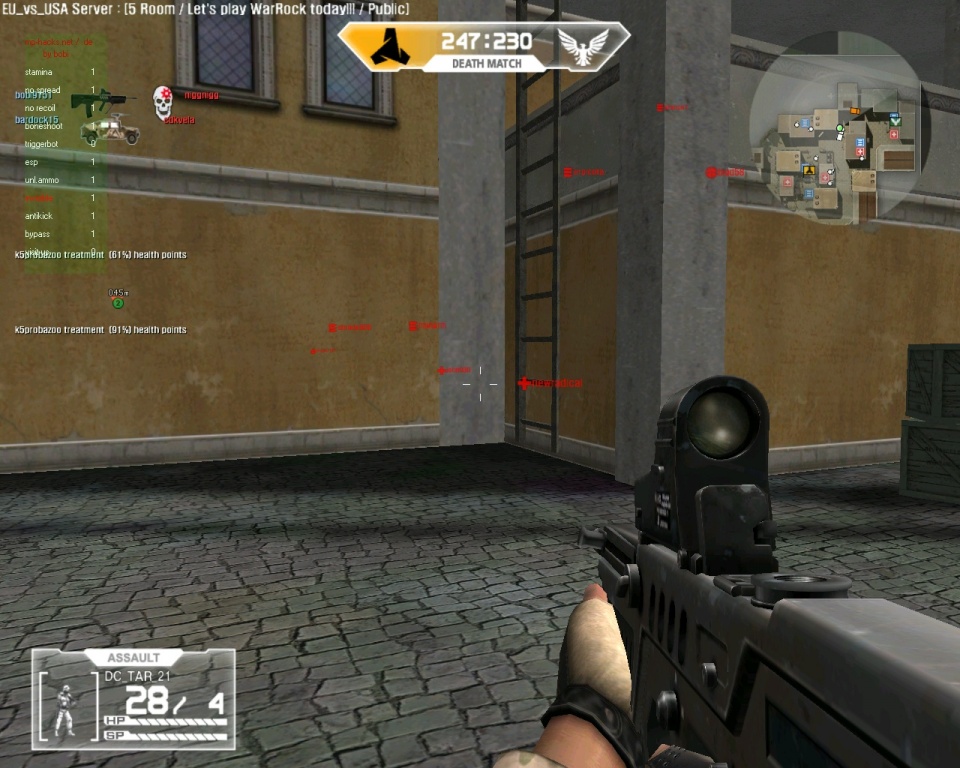Viewport: 960px width, 768px height.
Task: Toggle the unl.ammo option in overlay menu
Action: (42, 180)
